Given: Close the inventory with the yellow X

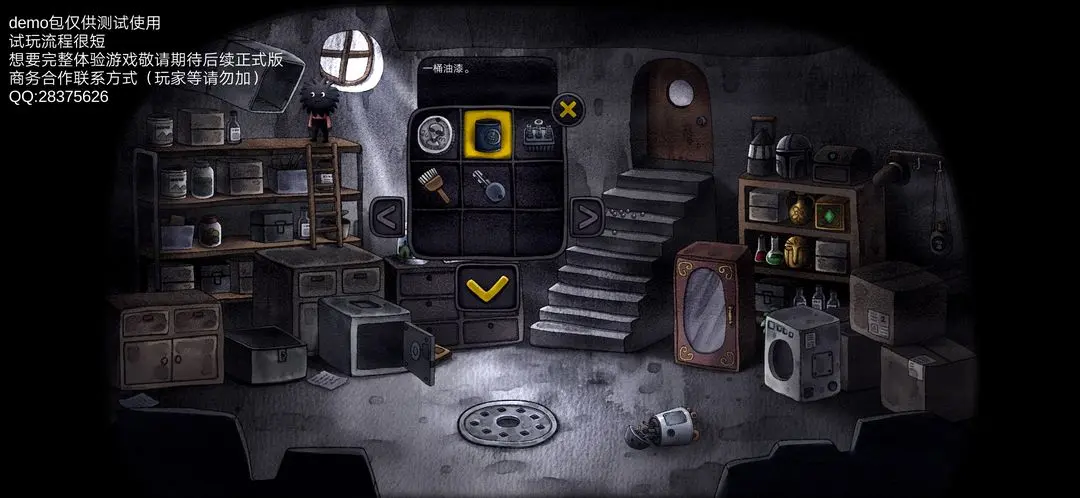Looking at the screenshot, I should point(568,109).
